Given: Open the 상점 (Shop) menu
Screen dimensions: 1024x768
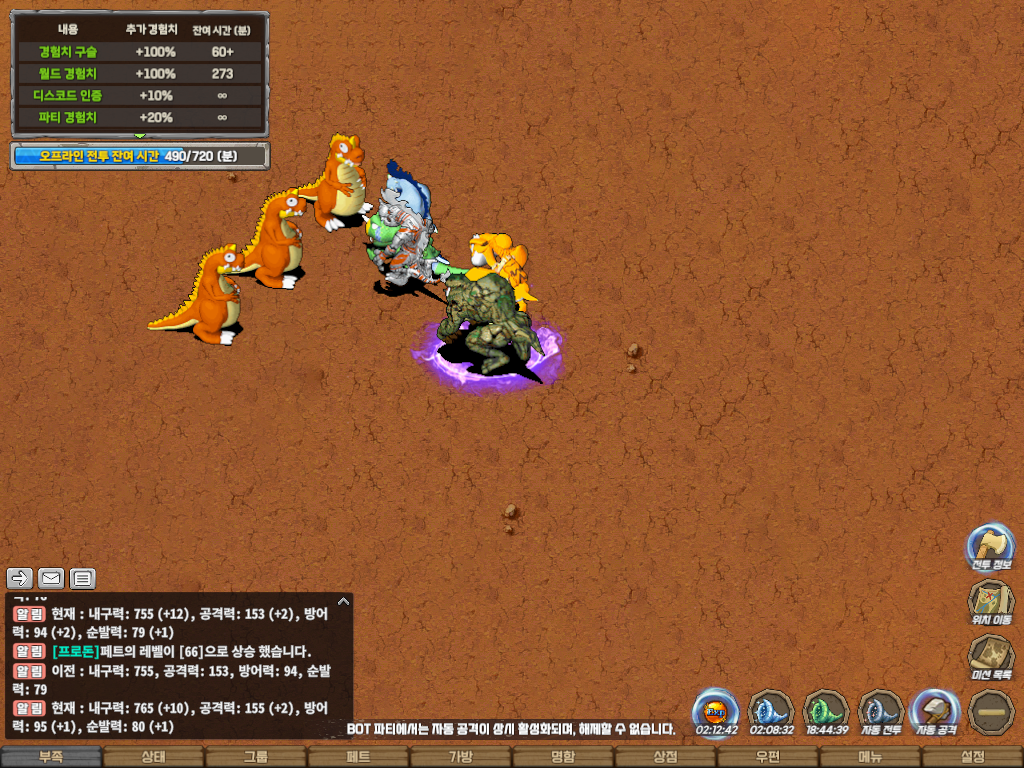Looking at the screenshot, I should 665,757.
